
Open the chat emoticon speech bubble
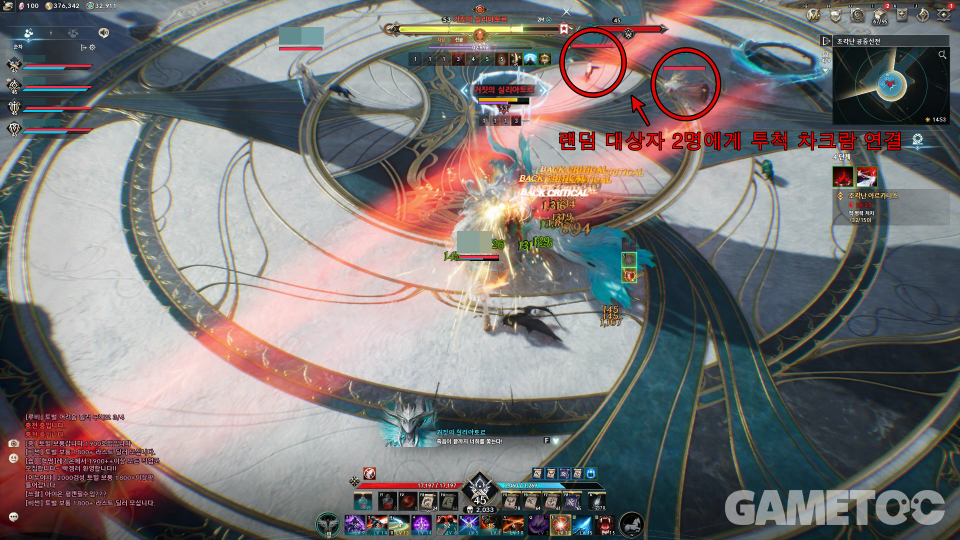13,517
